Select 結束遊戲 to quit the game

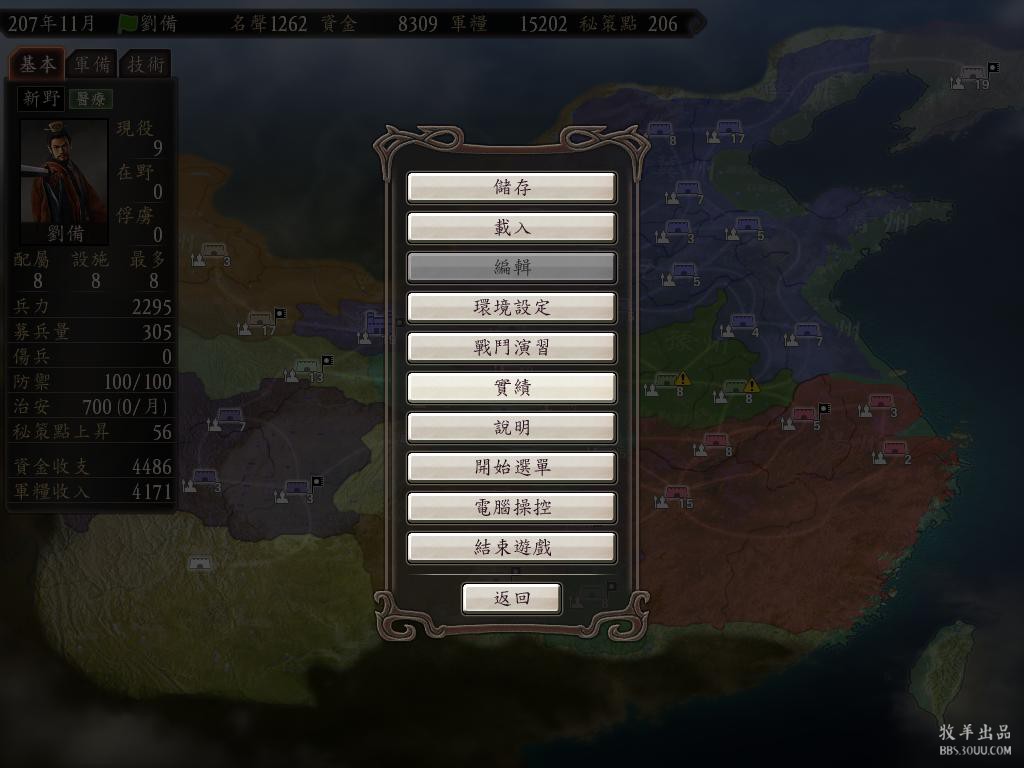coord(512,548)
